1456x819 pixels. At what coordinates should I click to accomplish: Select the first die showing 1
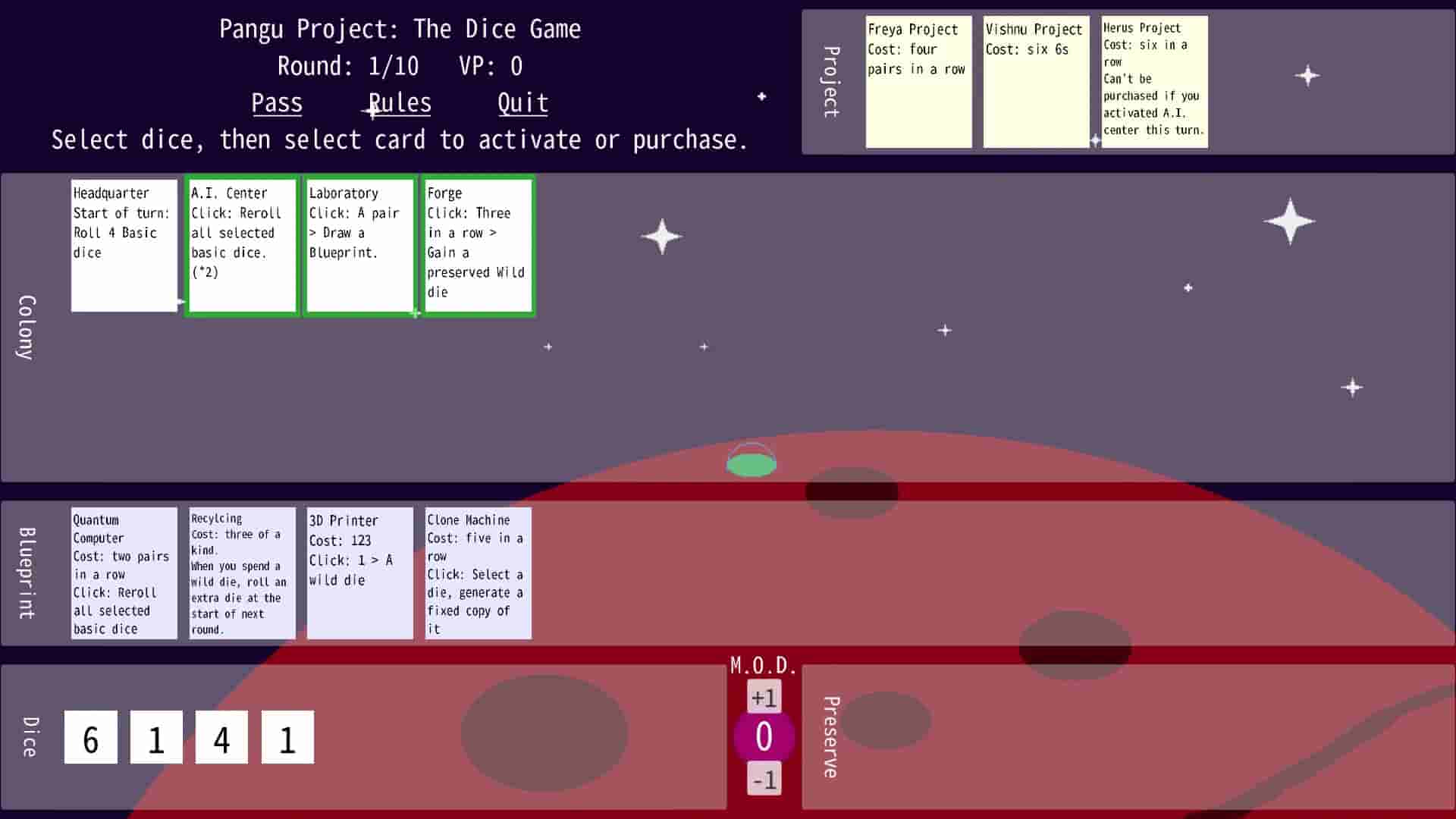click(x=156, y=736)
